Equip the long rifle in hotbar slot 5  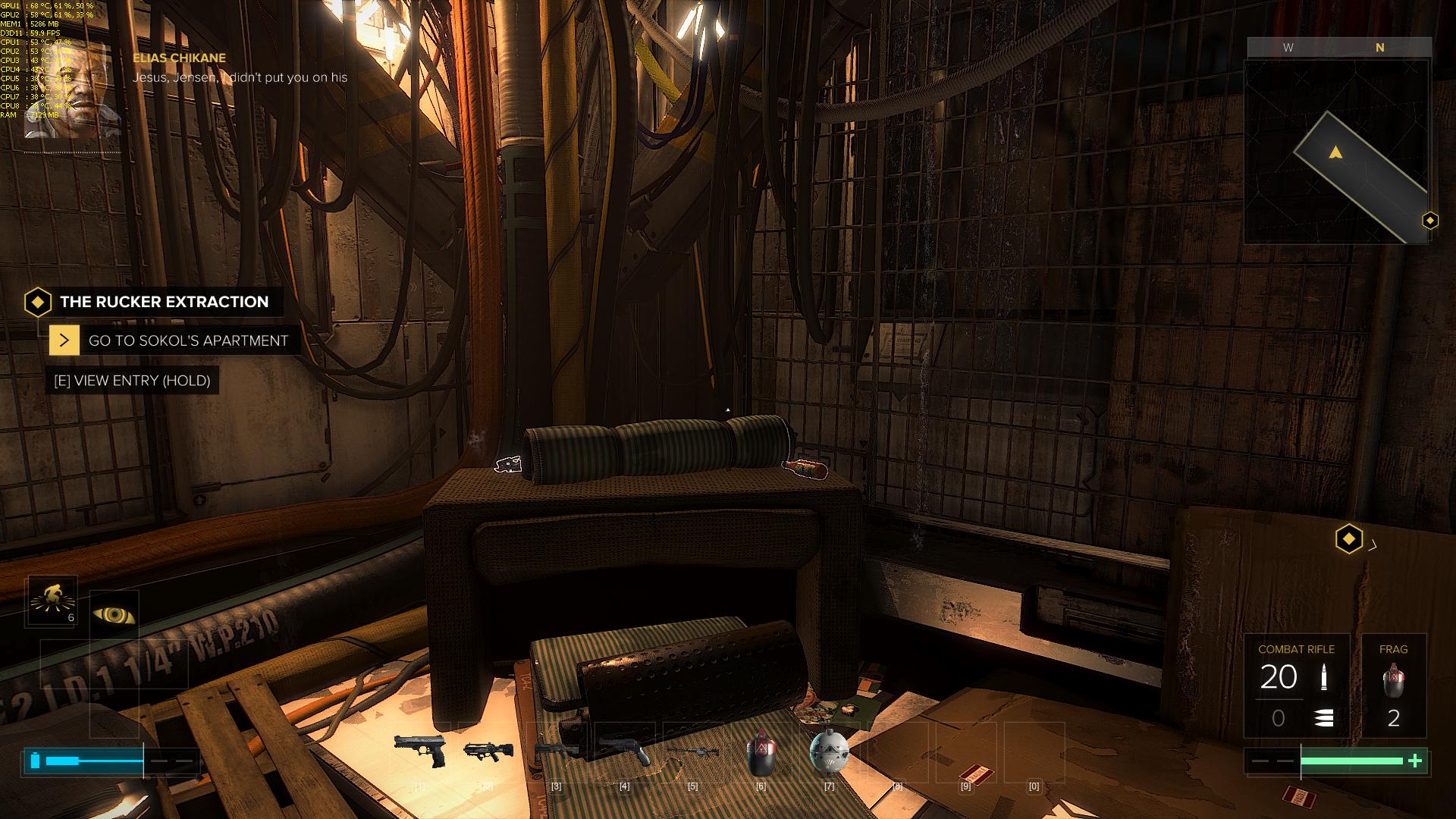click(692, 751)
